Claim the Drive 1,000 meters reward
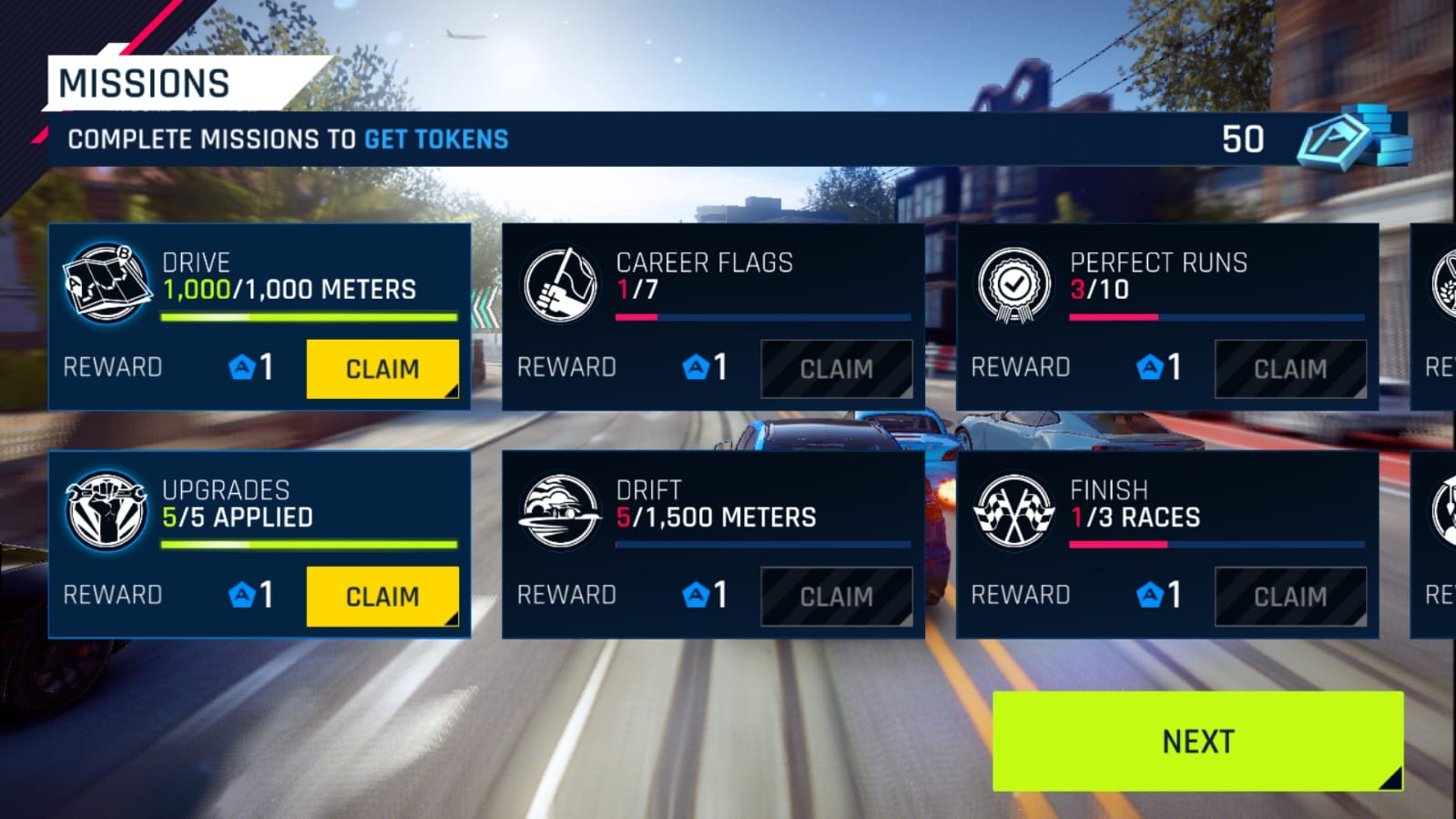The height and width of the screenshot is (819, 1456). 382,368
